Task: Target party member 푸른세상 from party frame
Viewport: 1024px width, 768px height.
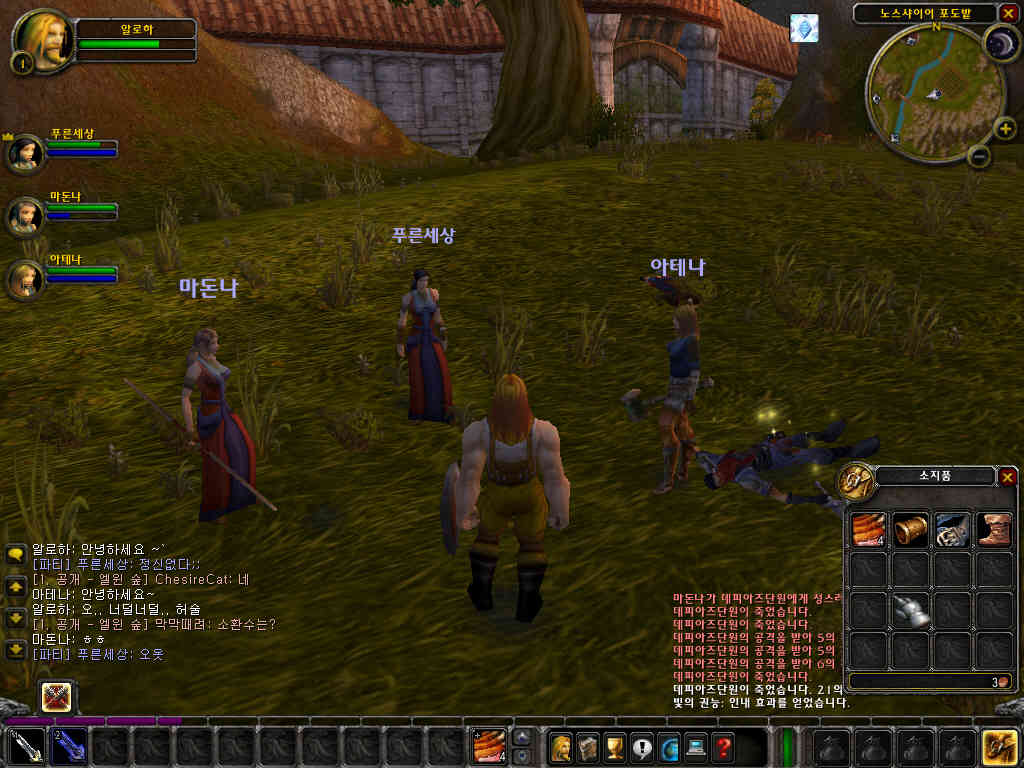Action: point(24,153)
